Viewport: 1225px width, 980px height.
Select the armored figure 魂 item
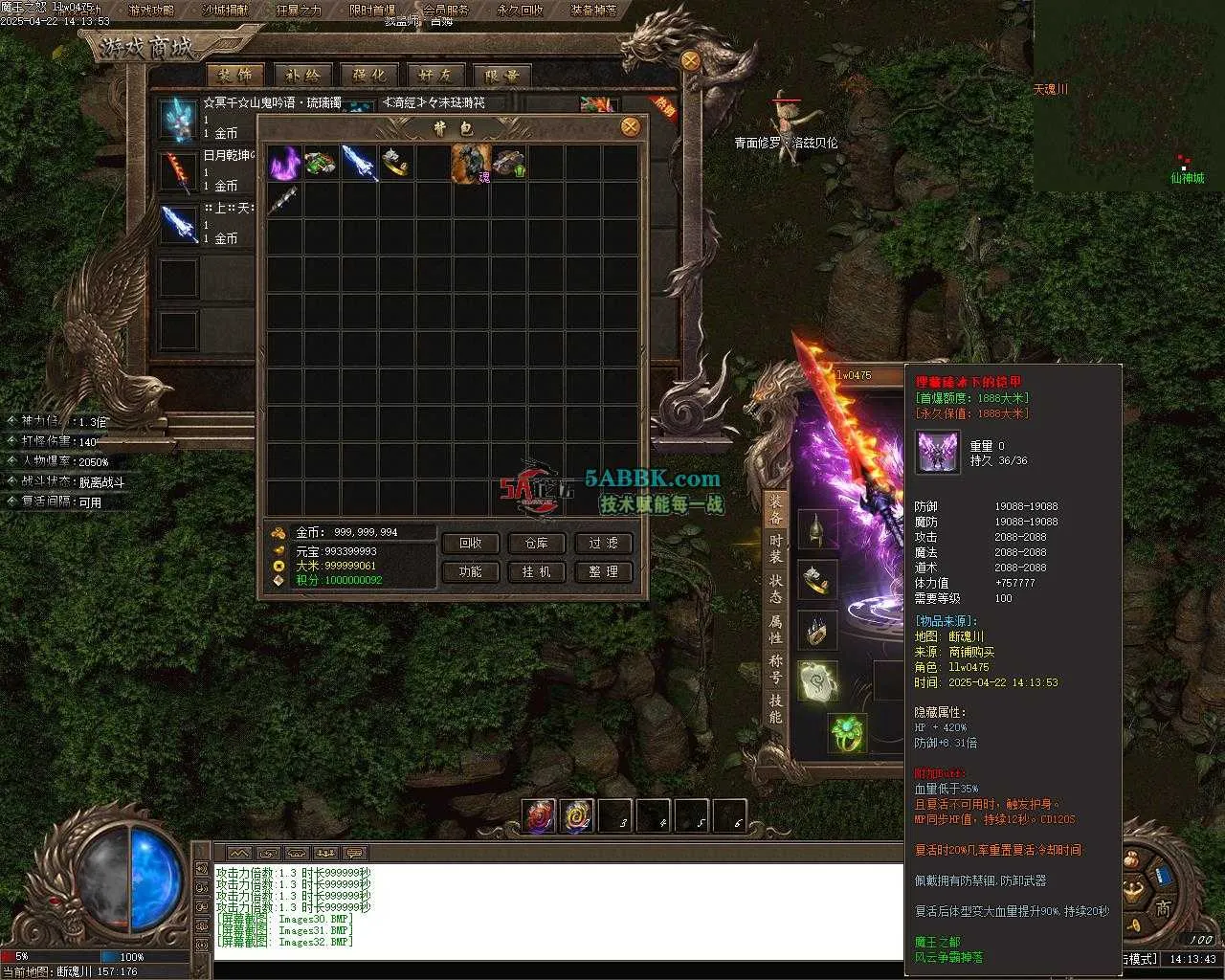coord(471,163)
